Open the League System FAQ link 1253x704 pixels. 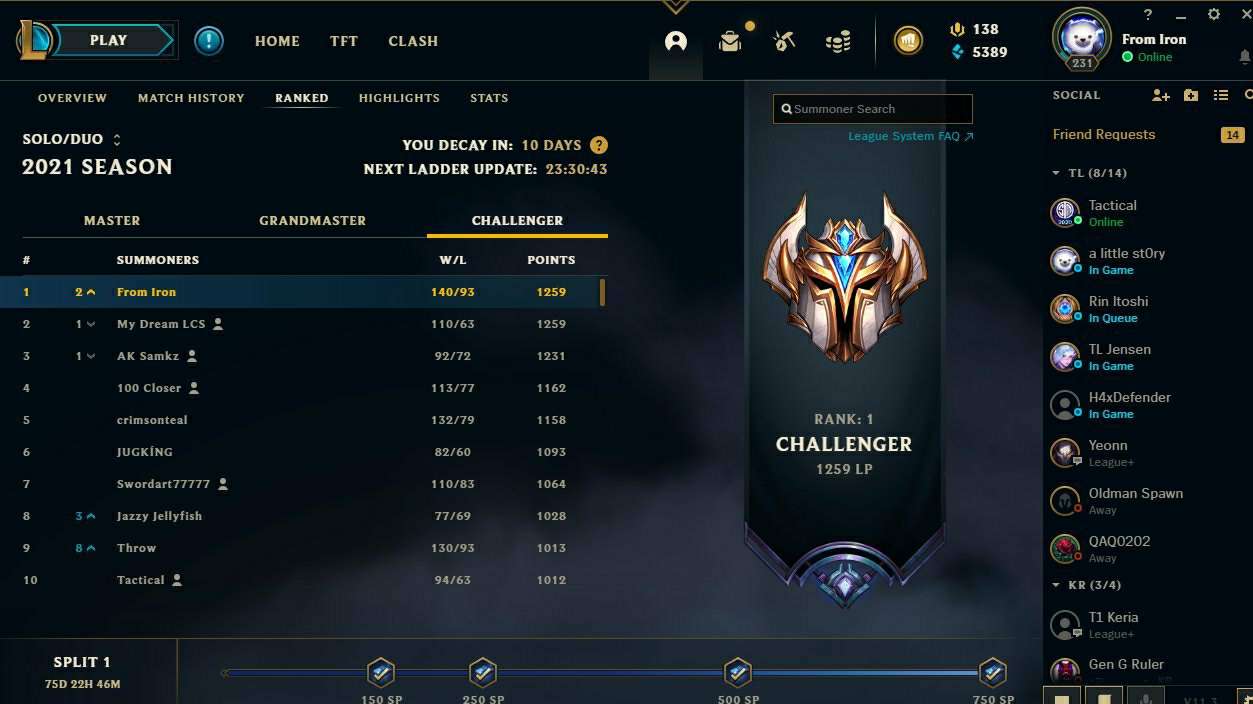point(910,136)
